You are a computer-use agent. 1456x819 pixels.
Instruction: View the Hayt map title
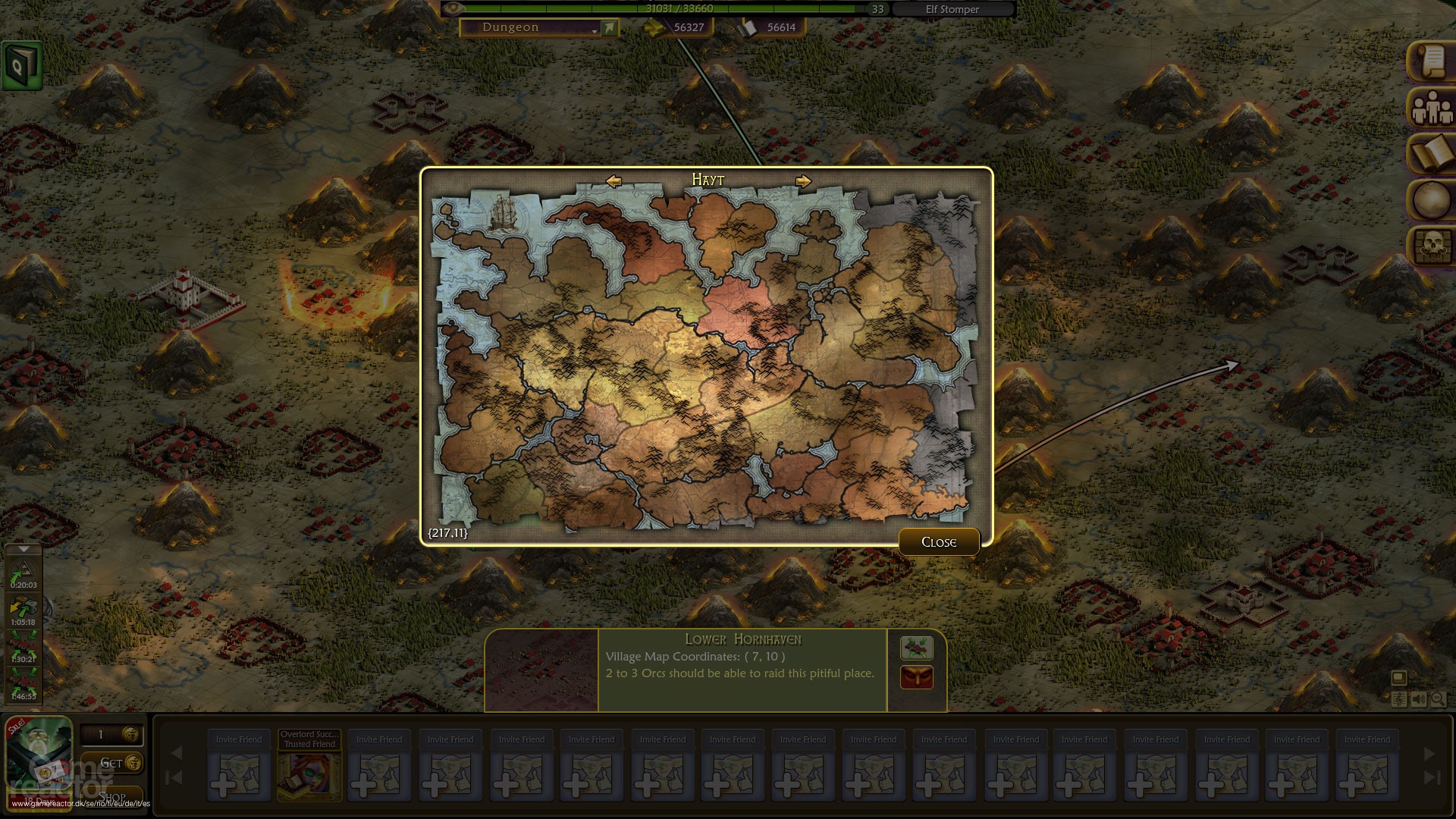coord(708,180)
